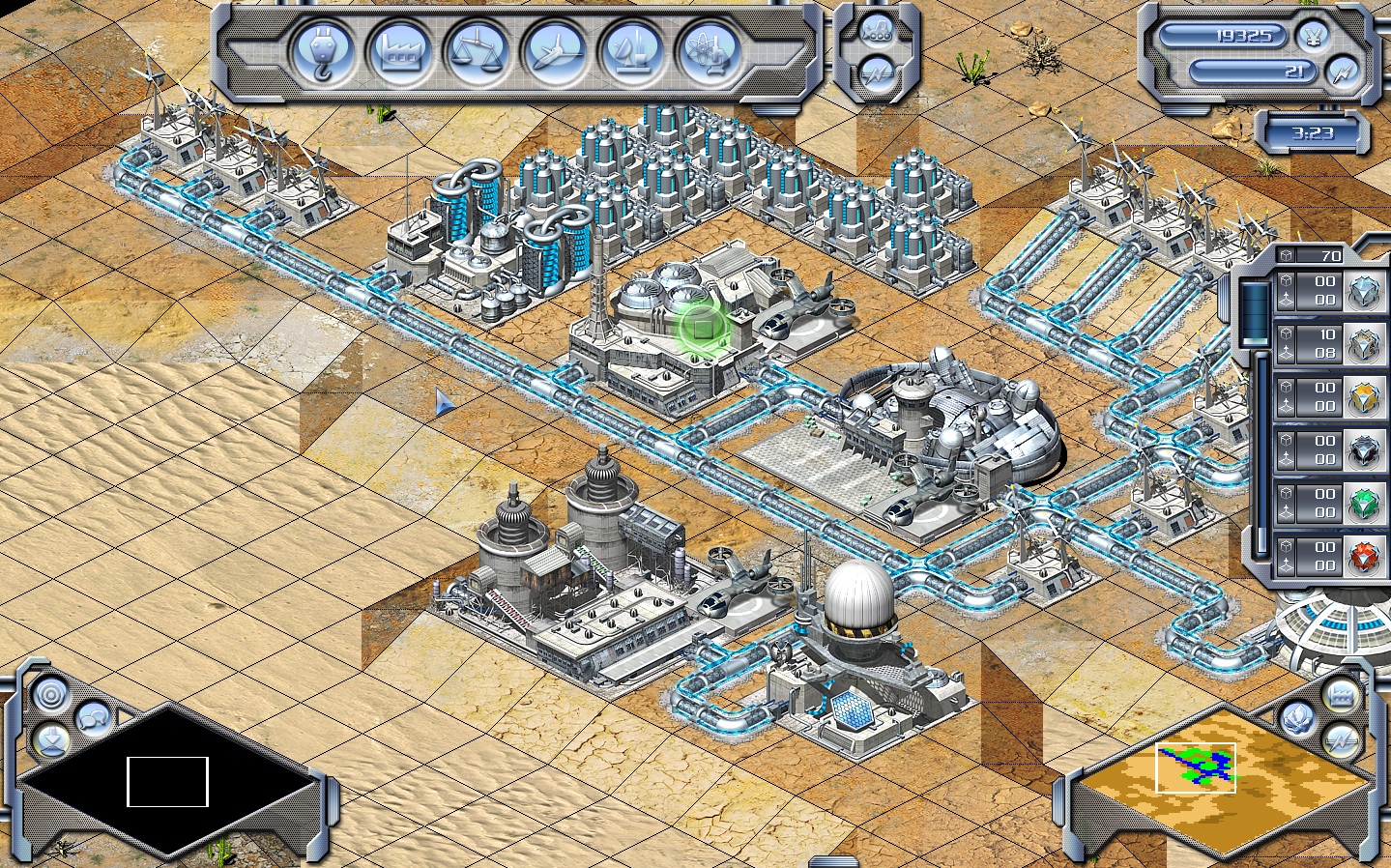The height and width of the screenshot is (868, 1391).
Task: Click the atom science icon
Action: pyautogui.click(x=707, y=54)
